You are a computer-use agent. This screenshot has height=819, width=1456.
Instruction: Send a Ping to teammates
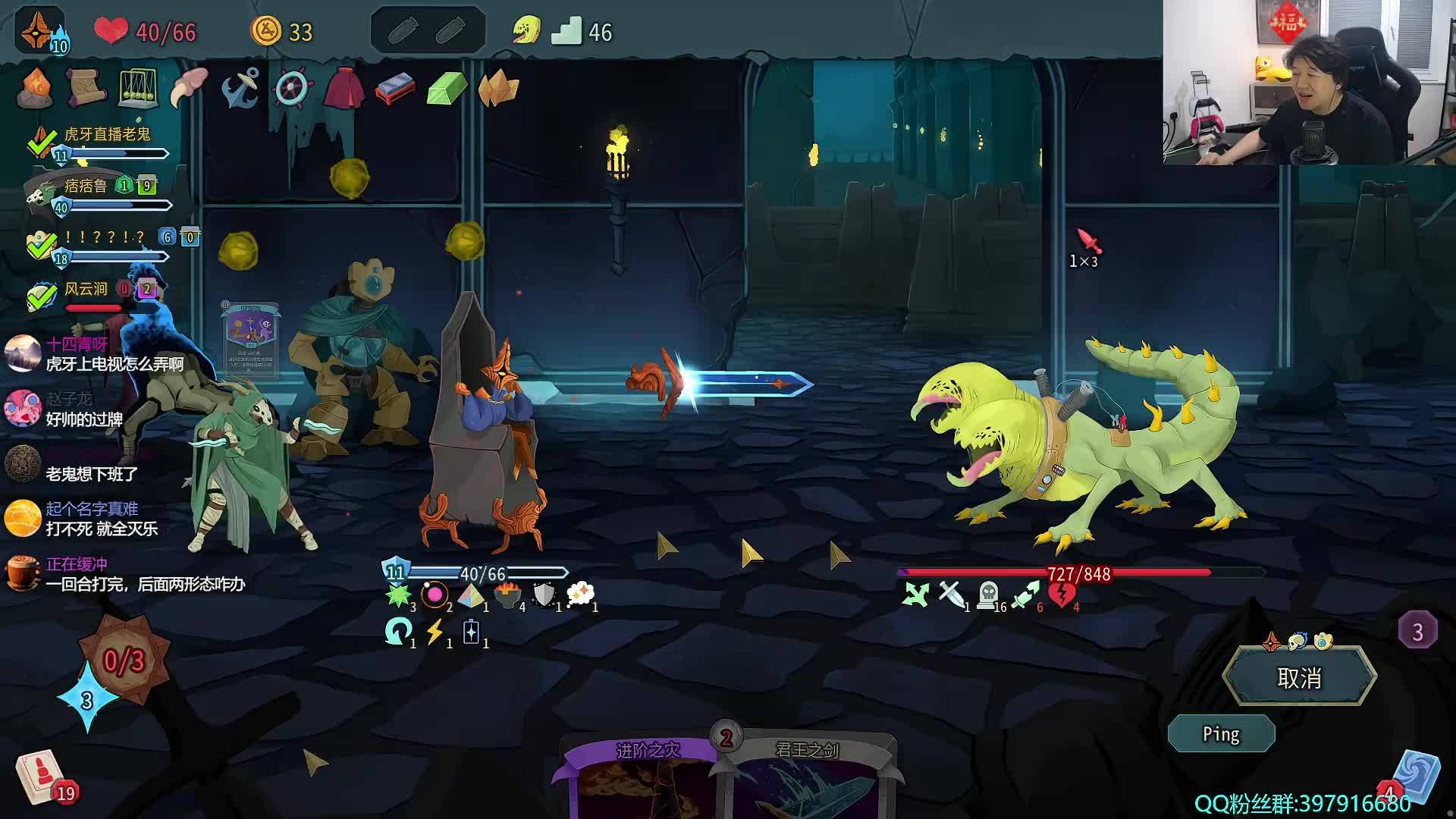tap(1221, 734)
